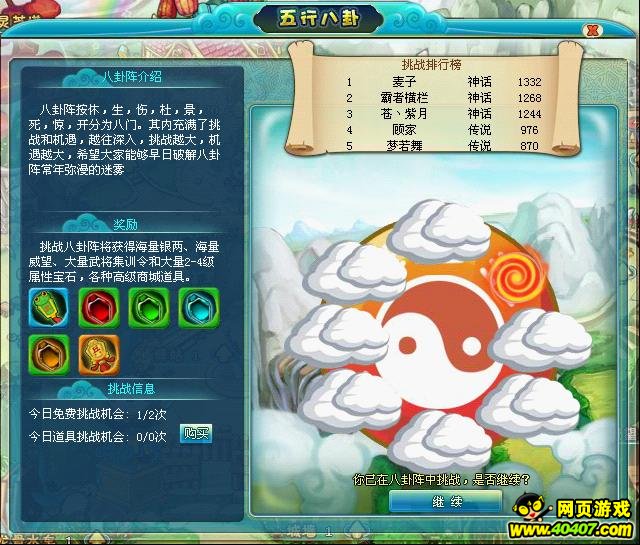Select leaderboard row for player 苍、紫月
This screenshot has width=640, height=545.
coord(445,114)
